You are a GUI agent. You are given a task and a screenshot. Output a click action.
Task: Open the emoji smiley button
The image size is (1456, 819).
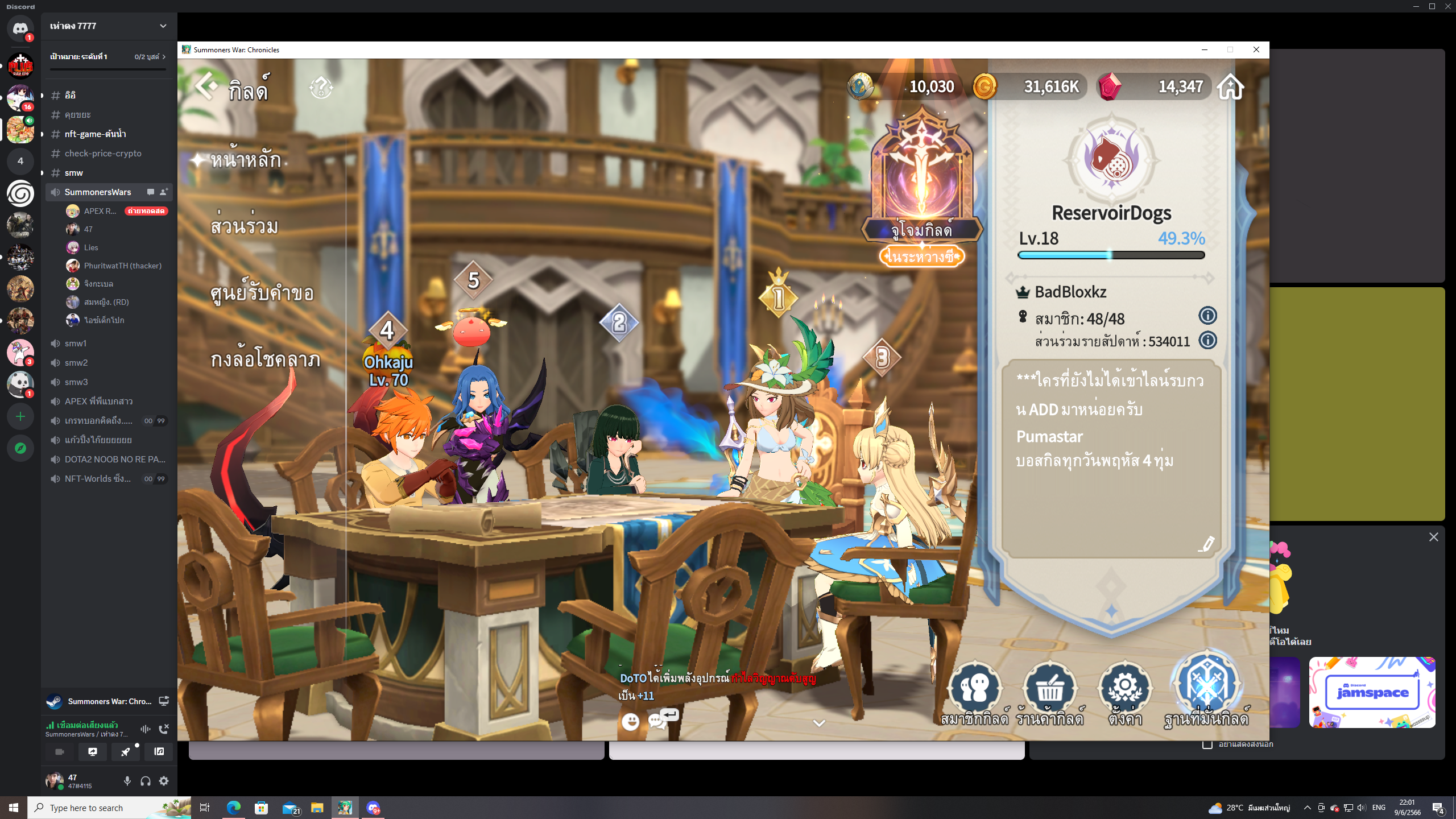pyautogui.click(x=630, y=722)
